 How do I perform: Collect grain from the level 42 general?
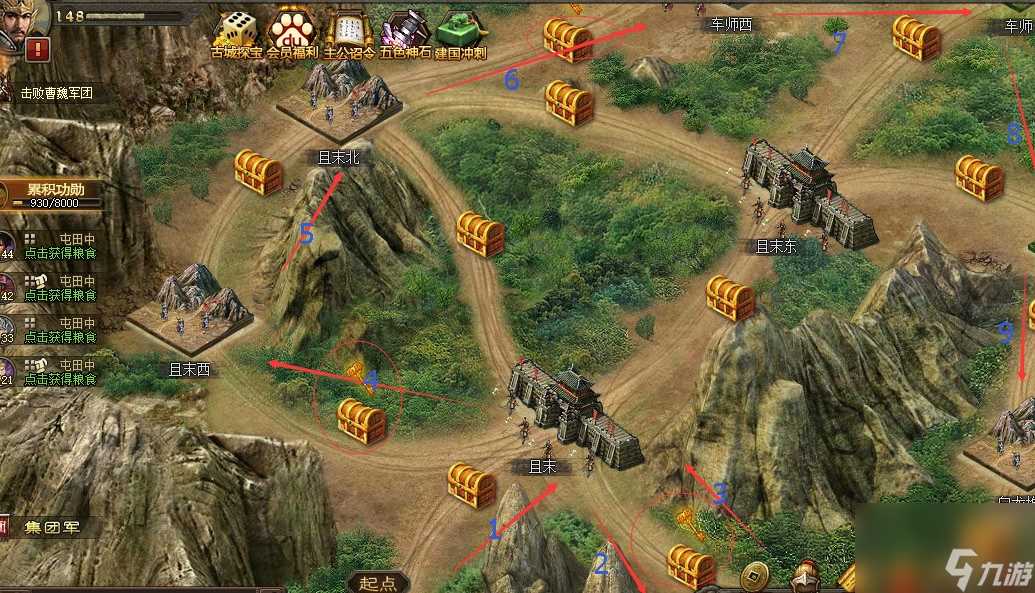(60, 289)
